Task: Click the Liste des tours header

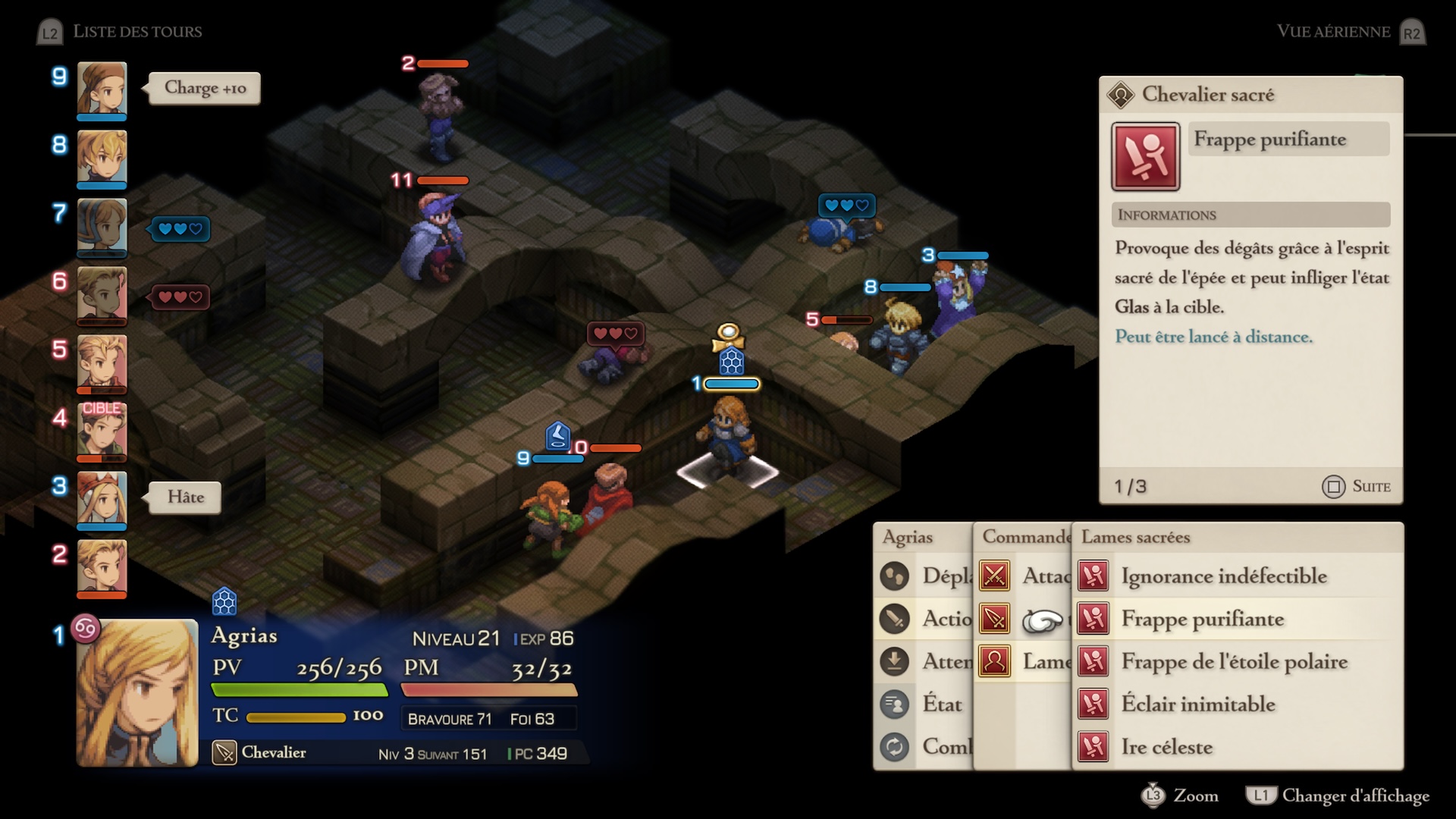Action: click(136, 32)
